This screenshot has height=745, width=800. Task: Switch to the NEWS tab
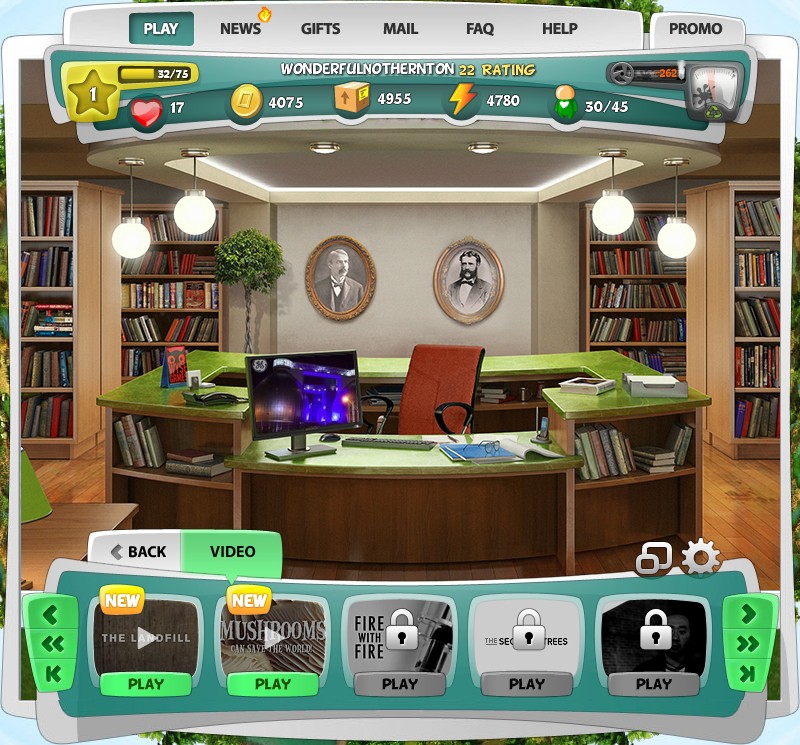(241, 28)
